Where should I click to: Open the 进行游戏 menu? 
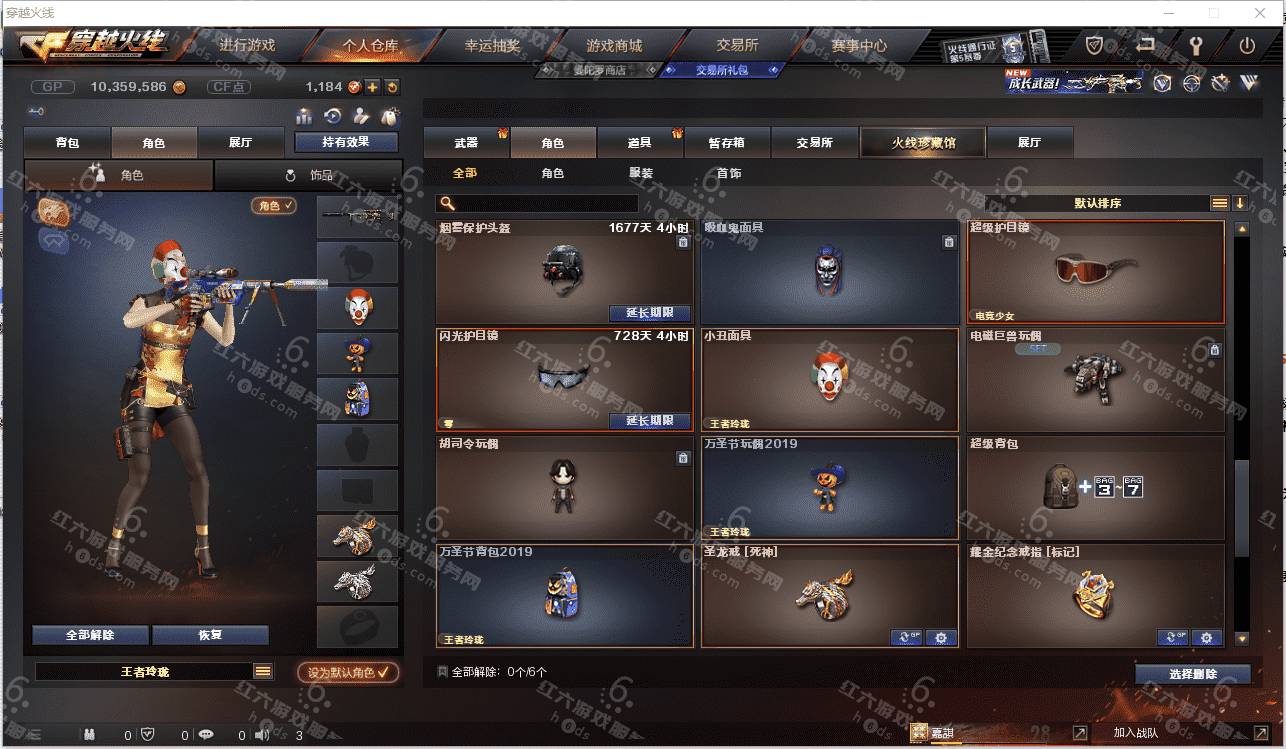point(246,45)
